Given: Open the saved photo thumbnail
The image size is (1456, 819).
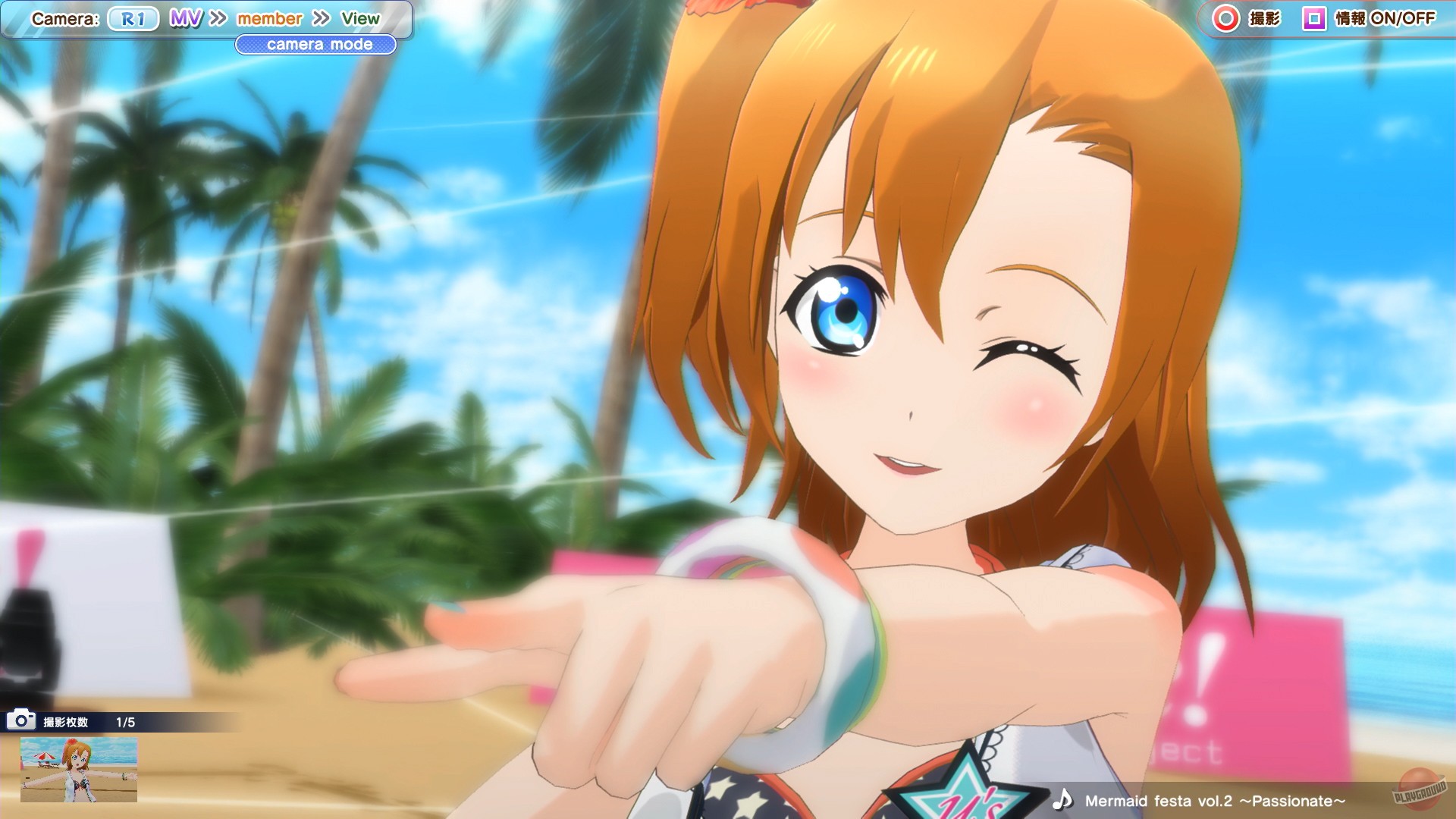Looking at the screenshot, I should pyautogui.click(x=80, y=768).
